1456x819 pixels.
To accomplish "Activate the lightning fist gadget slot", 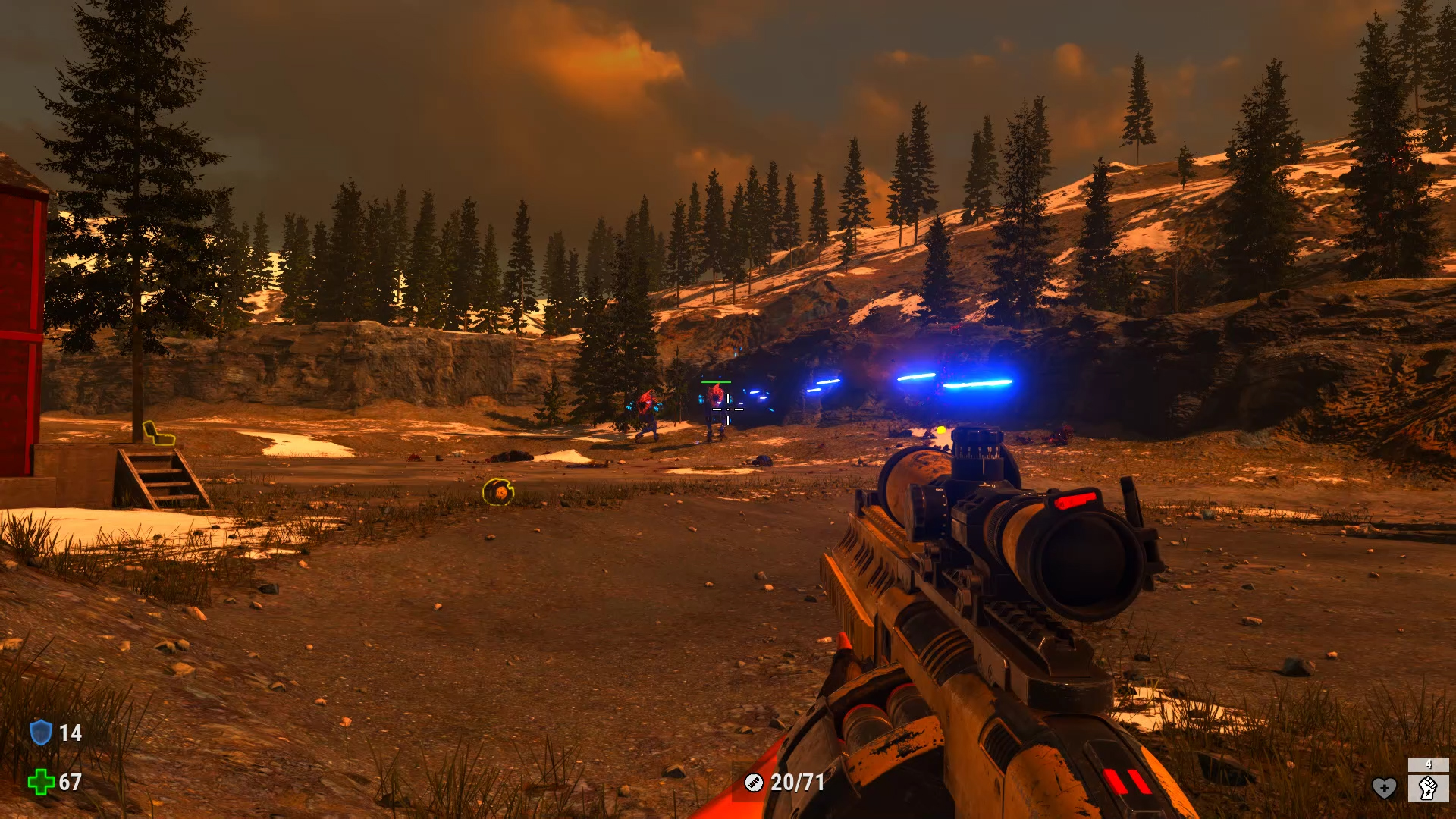I will pos(1428,788).
